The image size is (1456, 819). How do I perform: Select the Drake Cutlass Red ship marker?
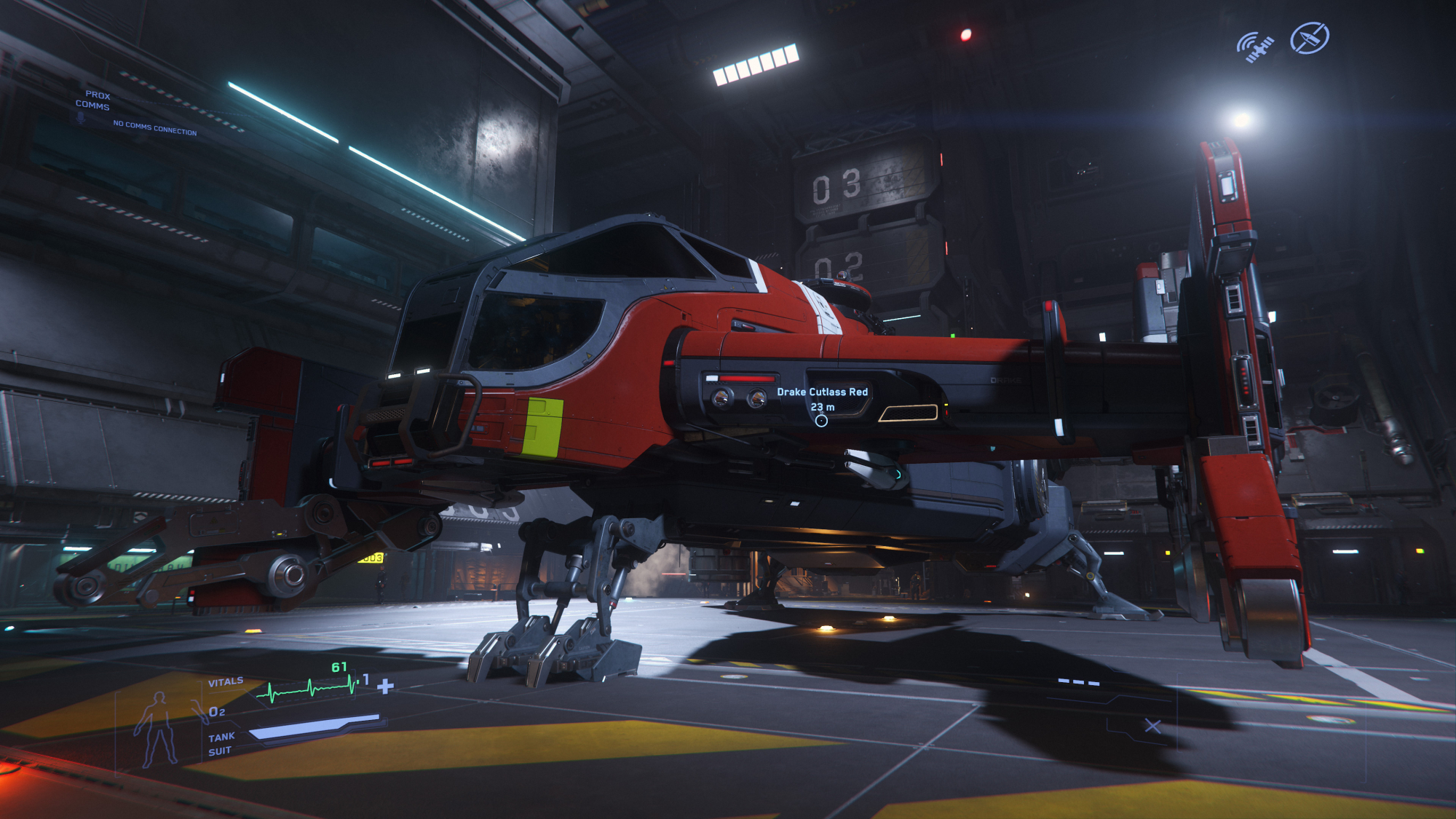821,421
